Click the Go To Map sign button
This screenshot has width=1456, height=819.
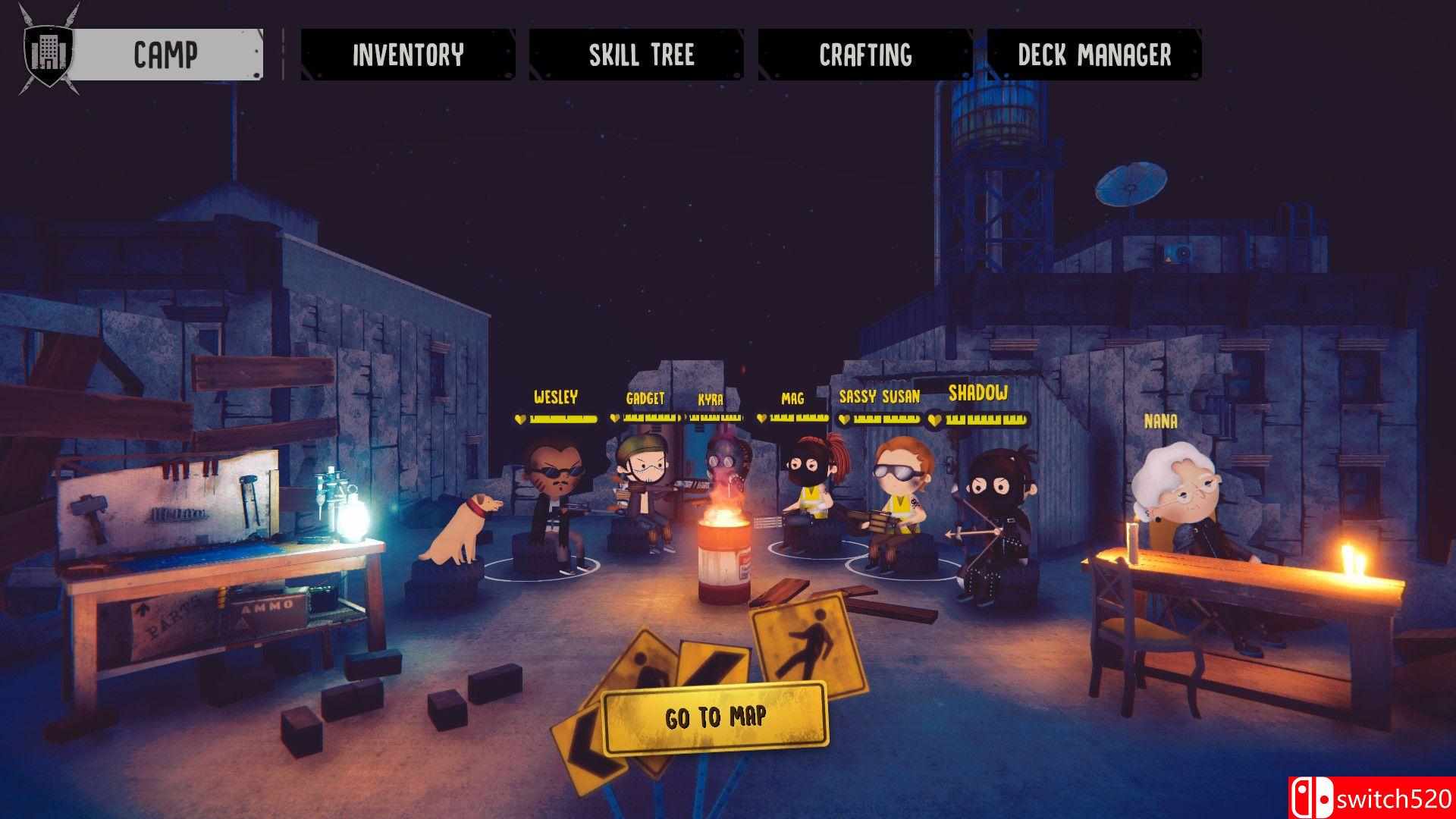coord(715,717)
